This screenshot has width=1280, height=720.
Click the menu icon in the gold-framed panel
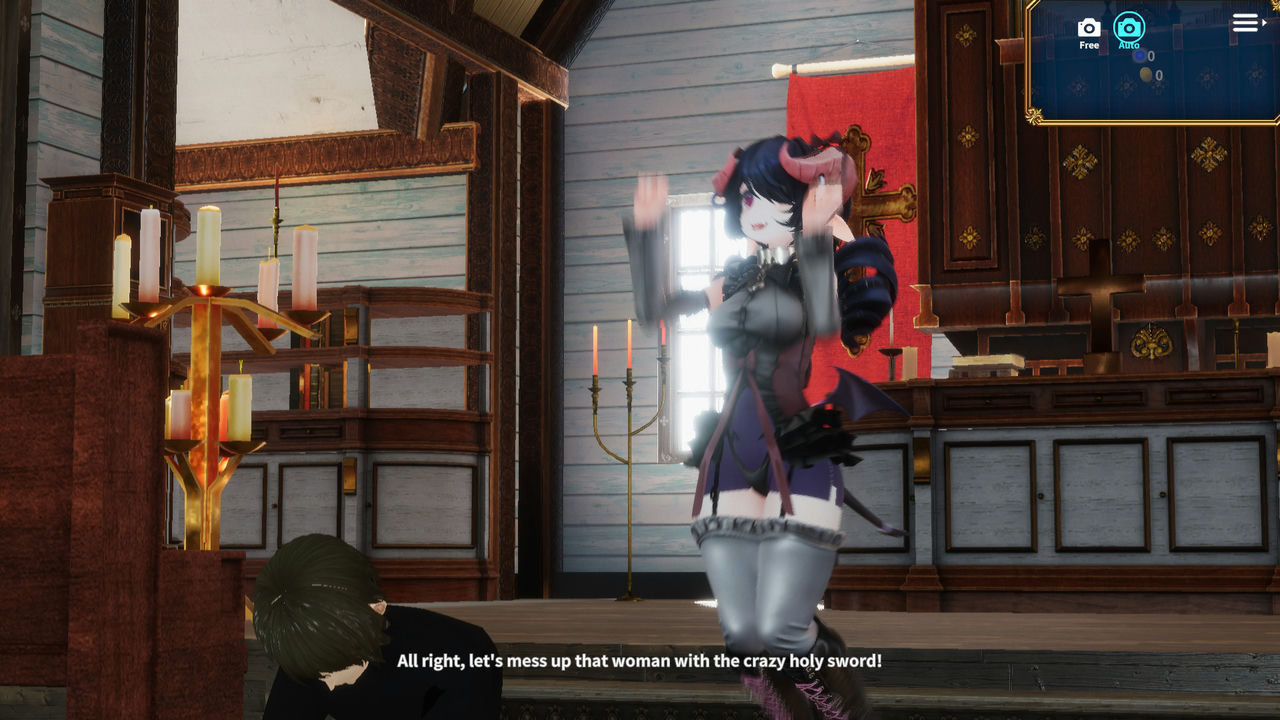[1245, 22]
